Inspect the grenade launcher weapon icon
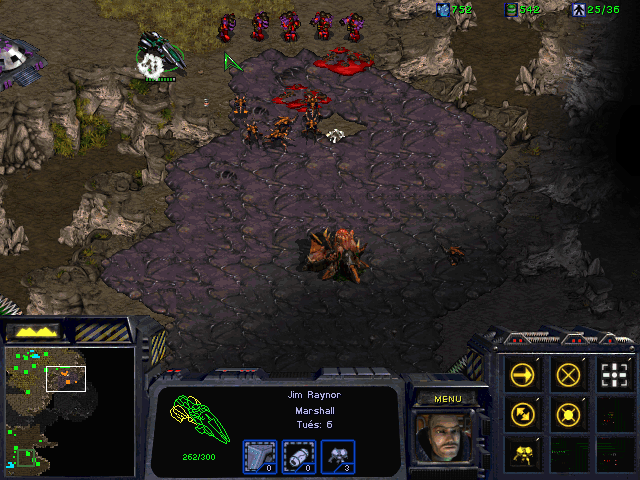The image size is (640, 480). (x=301, y=456)
